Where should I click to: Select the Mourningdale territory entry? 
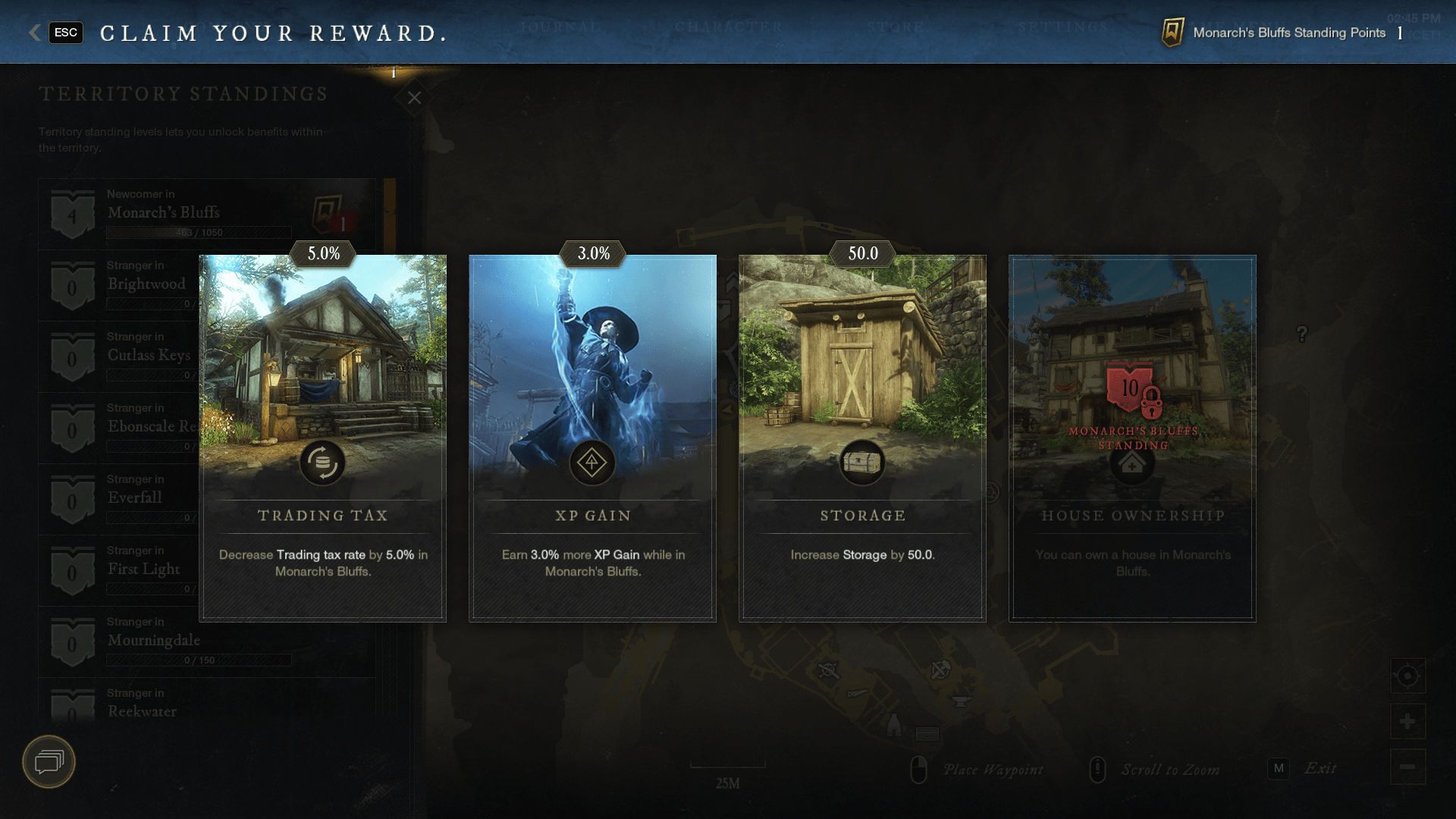point(155,641)
